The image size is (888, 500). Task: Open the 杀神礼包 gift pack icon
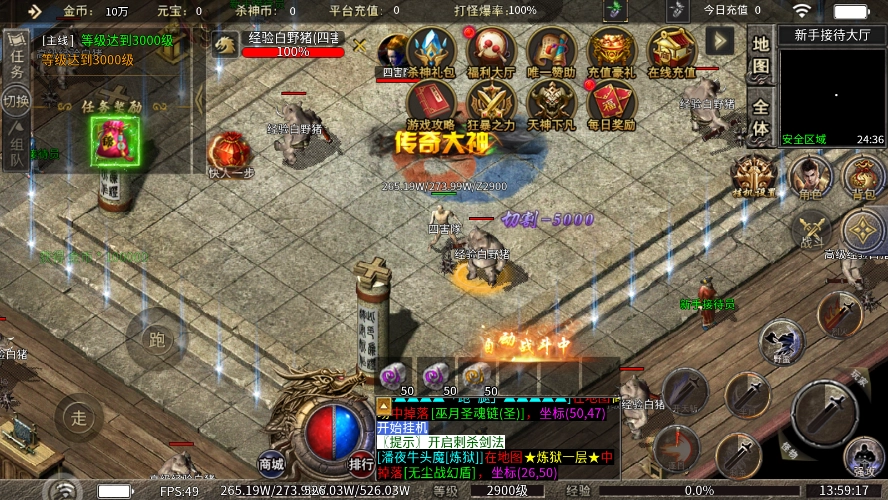[x=431, y=51]
